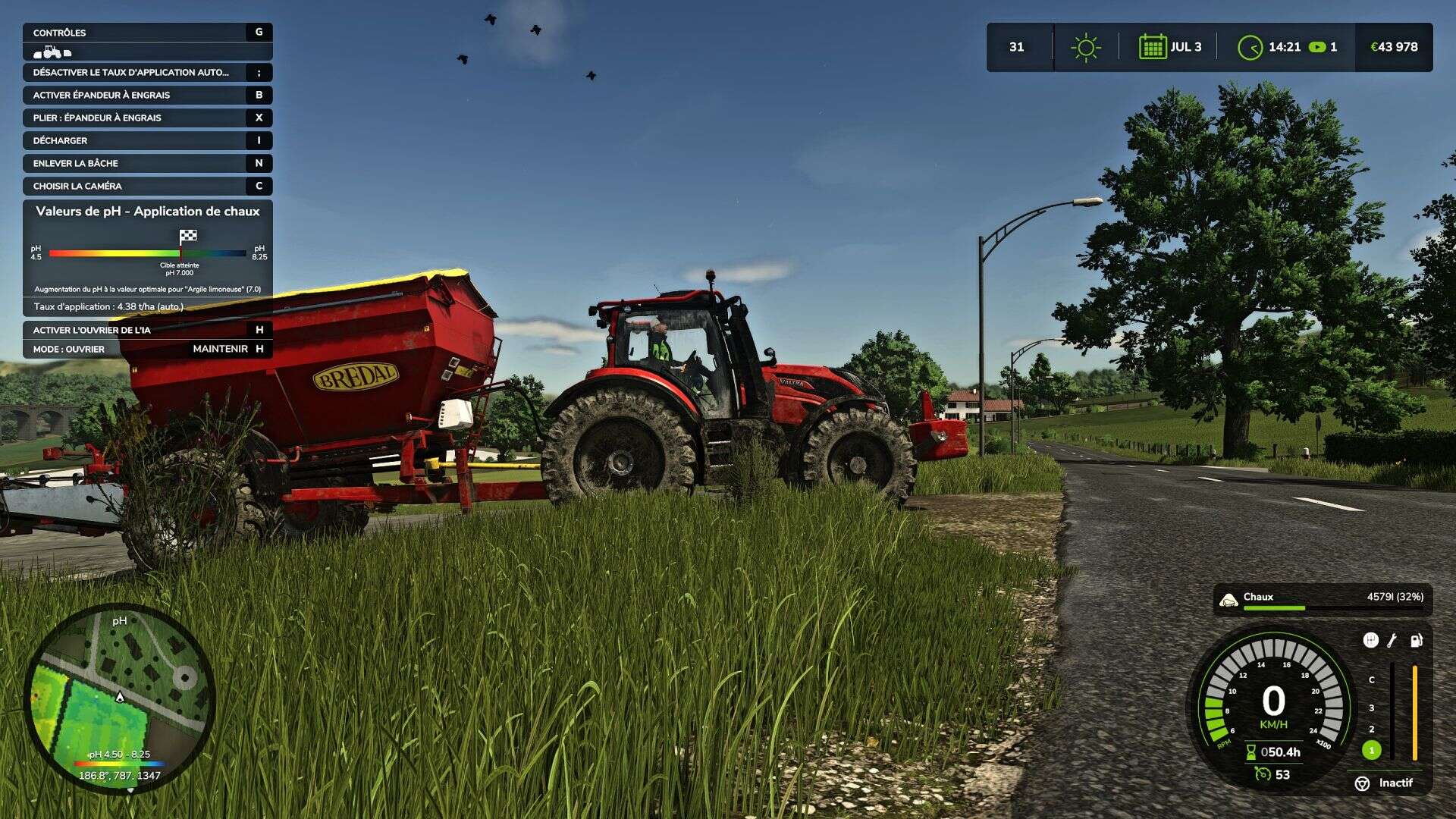Open the calendar icon showing JUL 3
The image size is (1456, 819).
(x=1152, y=47)
